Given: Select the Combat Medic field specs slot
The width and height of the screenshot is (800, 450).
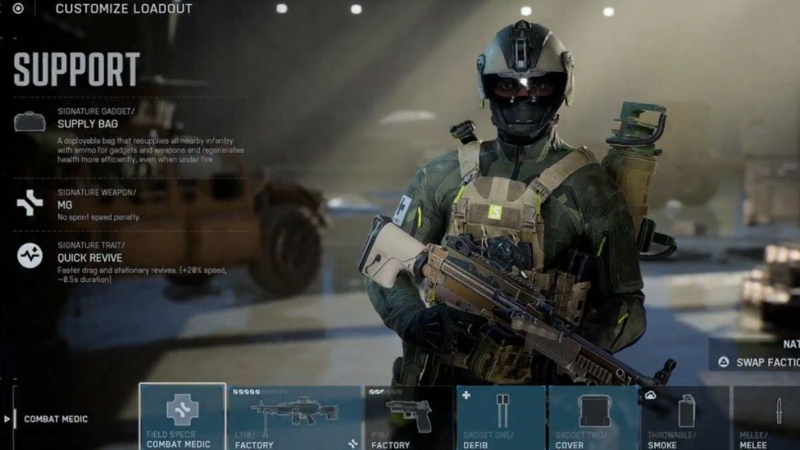Looking at the screenshot, I should (x=182, y=417).
